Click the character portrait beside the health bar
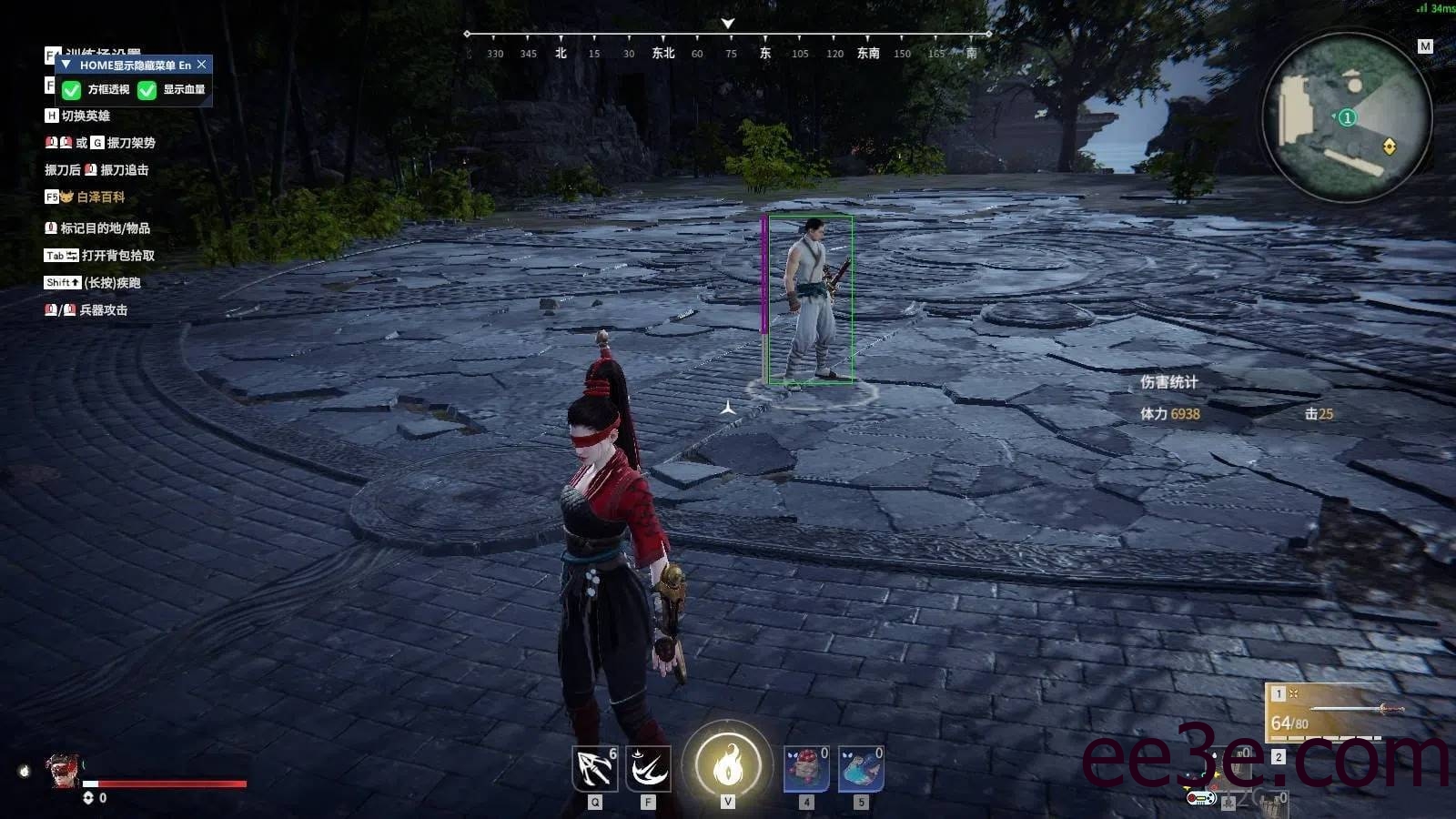 [x=62, y=771]
